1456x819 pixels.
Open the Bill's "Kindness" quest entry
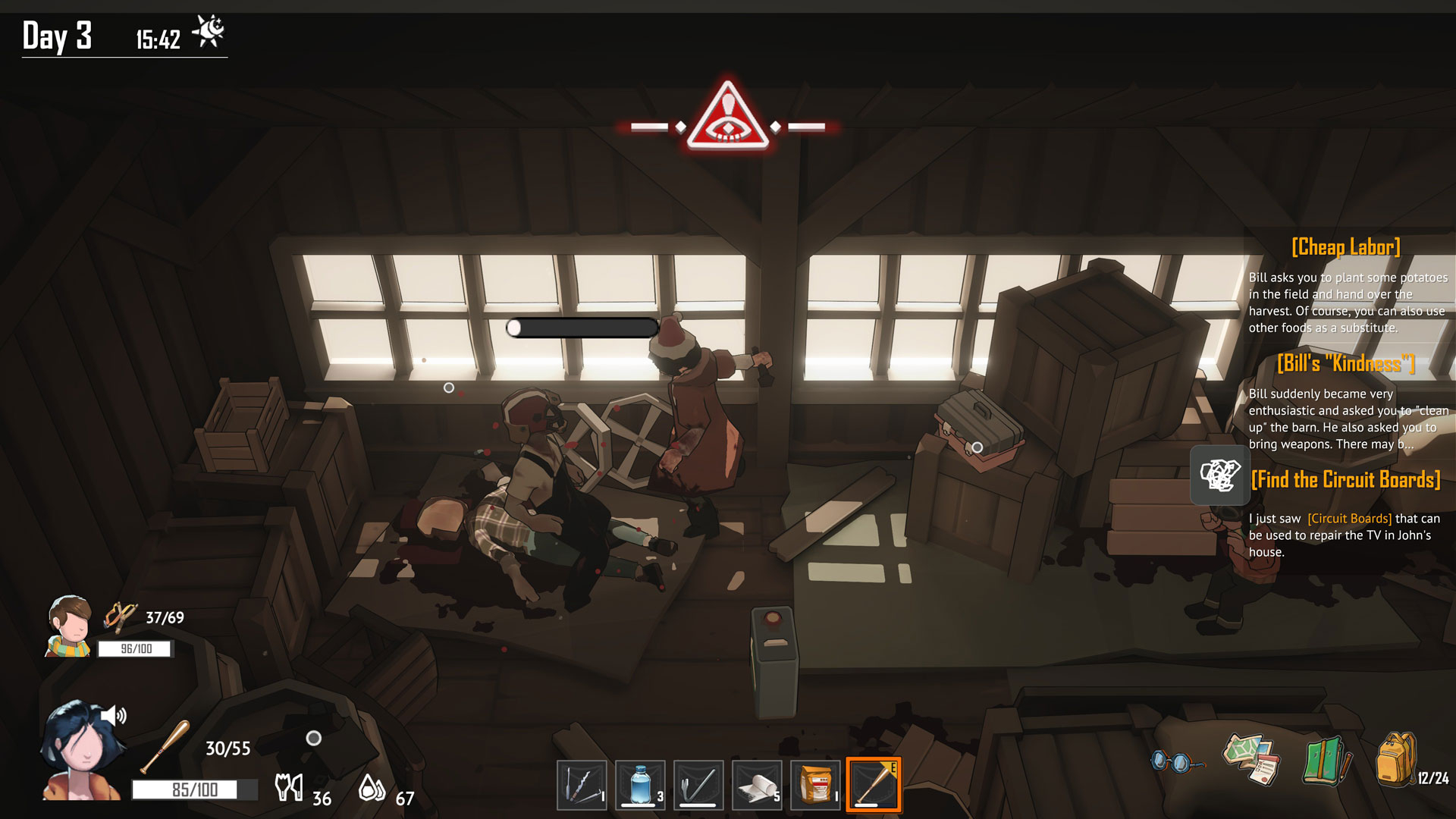(x=1345, y=364)
